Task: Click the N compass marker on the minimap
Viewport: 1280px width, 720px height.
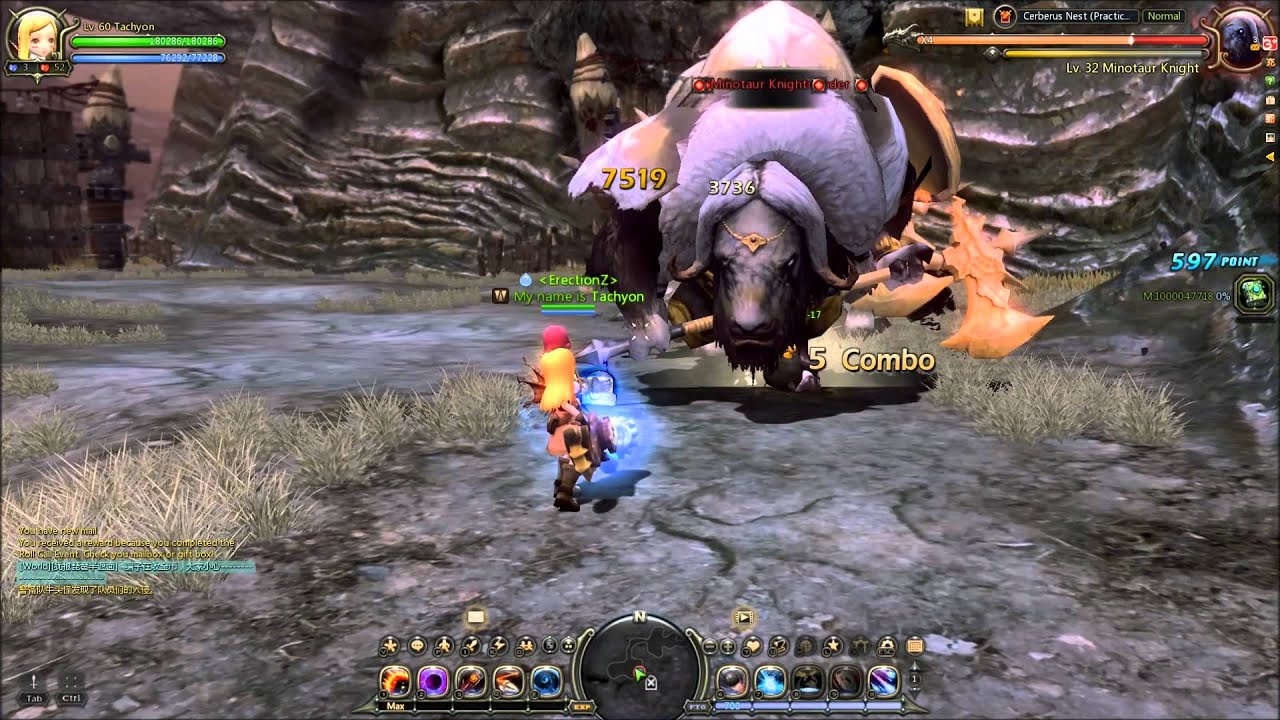Action: click(x=638, y=617)
